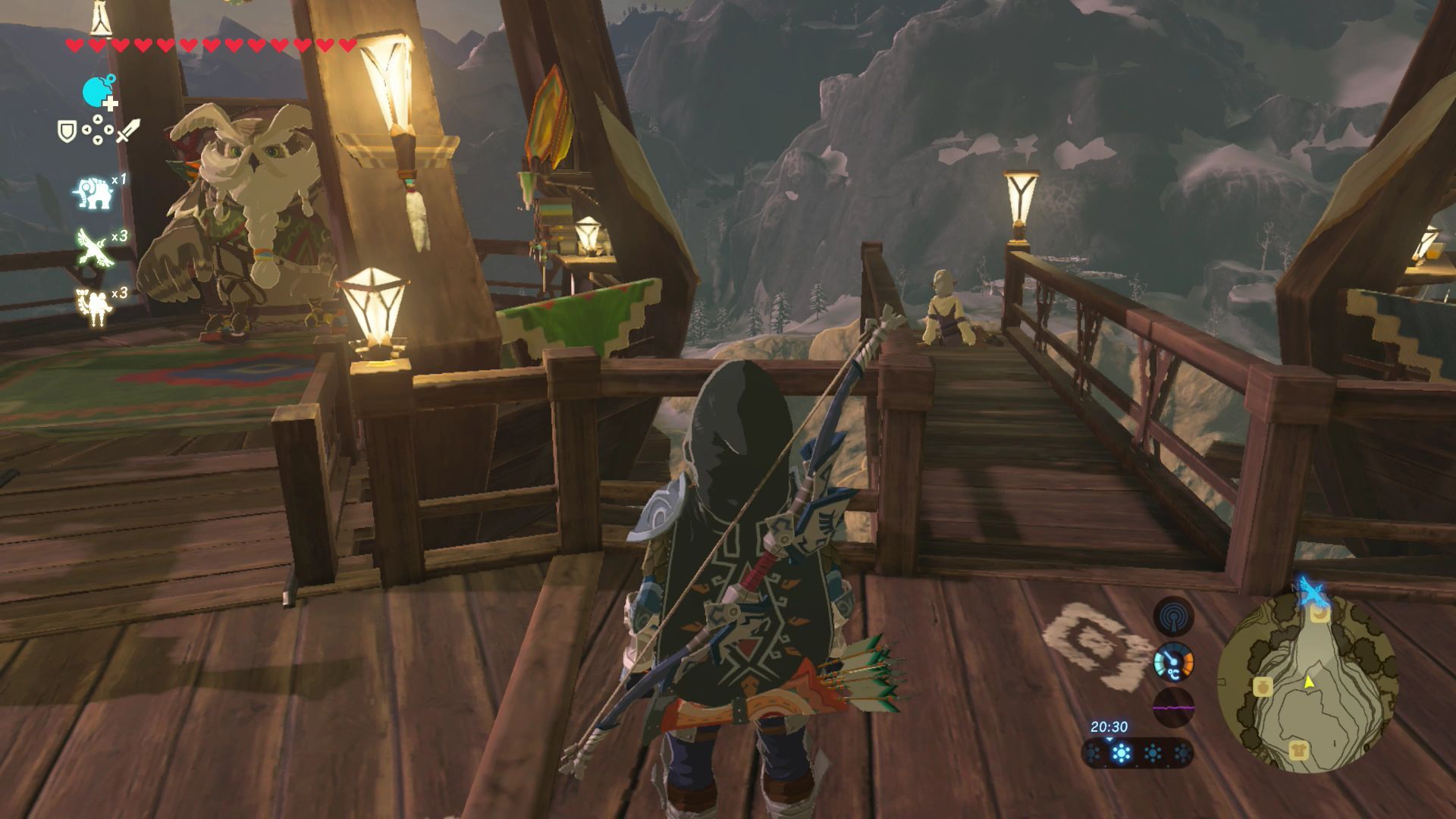The width and height of the screenshot is (1456, 819).
Task: Click the sword quick-select icon
Action: 128,131
